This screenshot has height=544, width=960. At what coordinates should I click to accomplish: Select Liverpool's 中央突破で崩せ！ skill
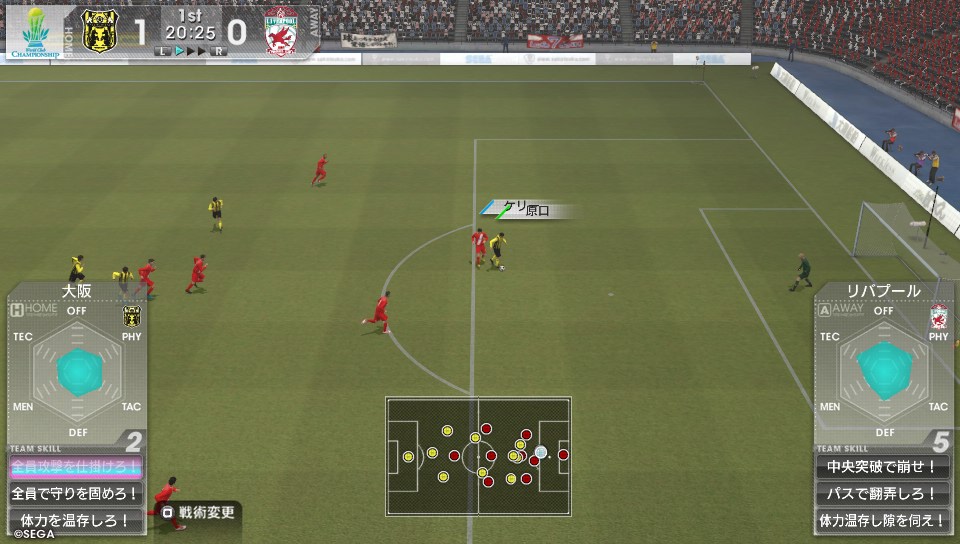click(x=882, y=466)
